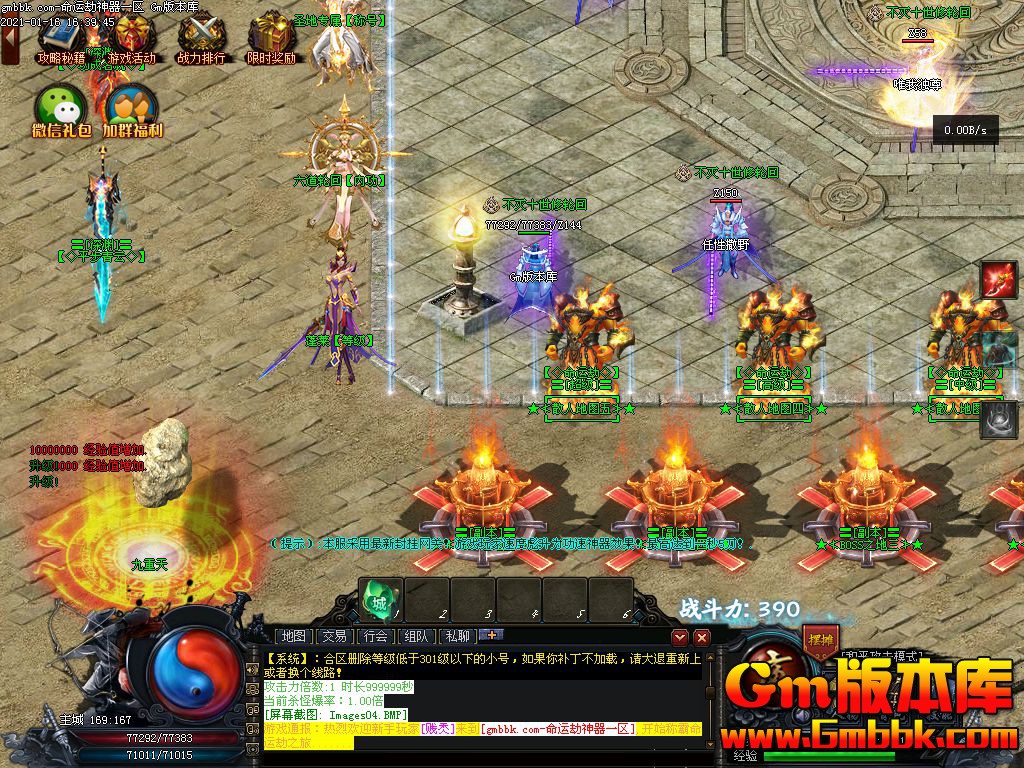Open the 攻略秘籍 strategy guide icon
The width and height of the screenshot is (1024, 768).
(62, 38)
